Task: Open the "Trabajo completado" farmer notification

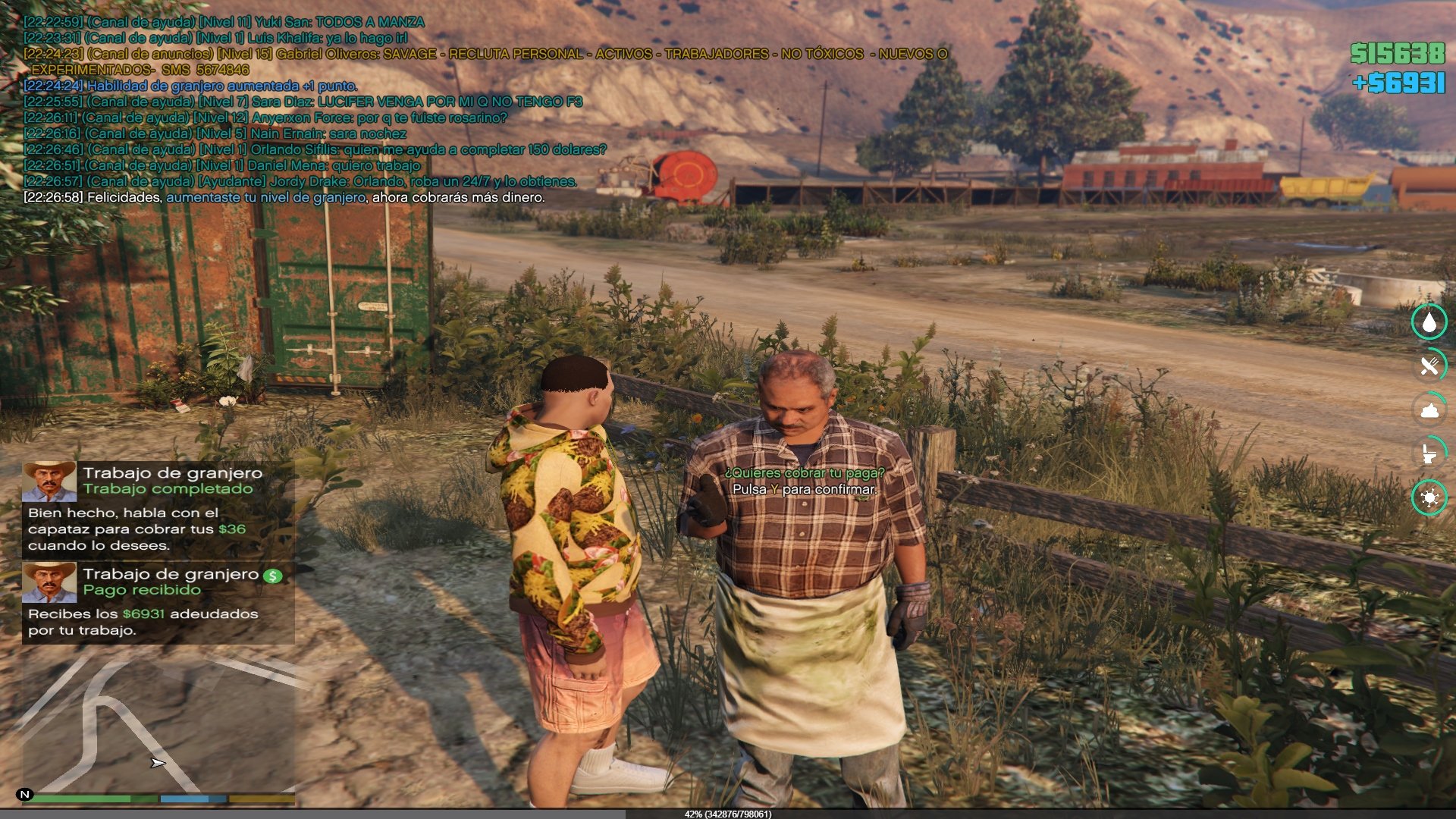Action: point(158,508)
